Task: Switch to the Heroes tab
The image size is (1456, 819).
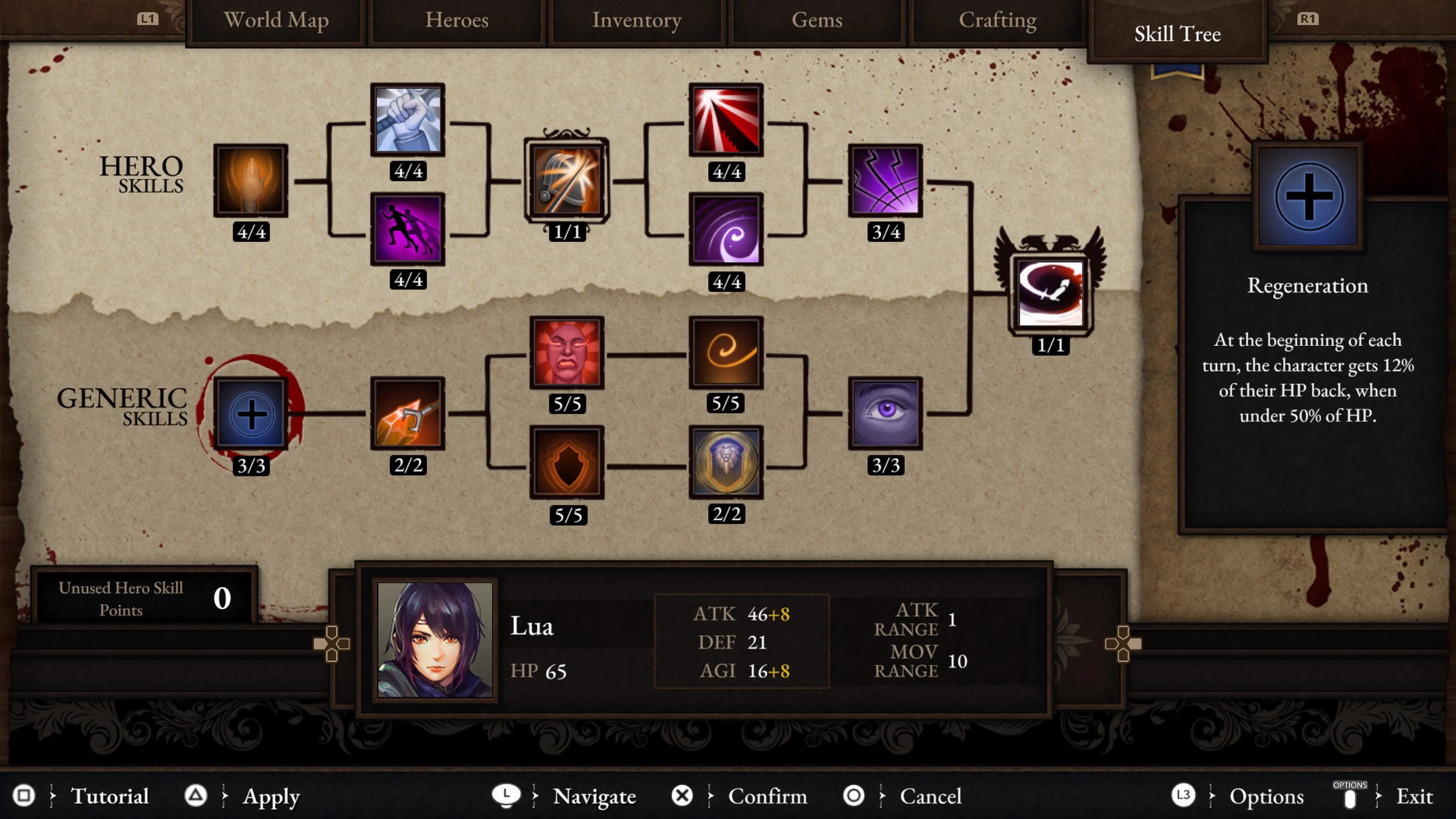Action: coord(457,20)
